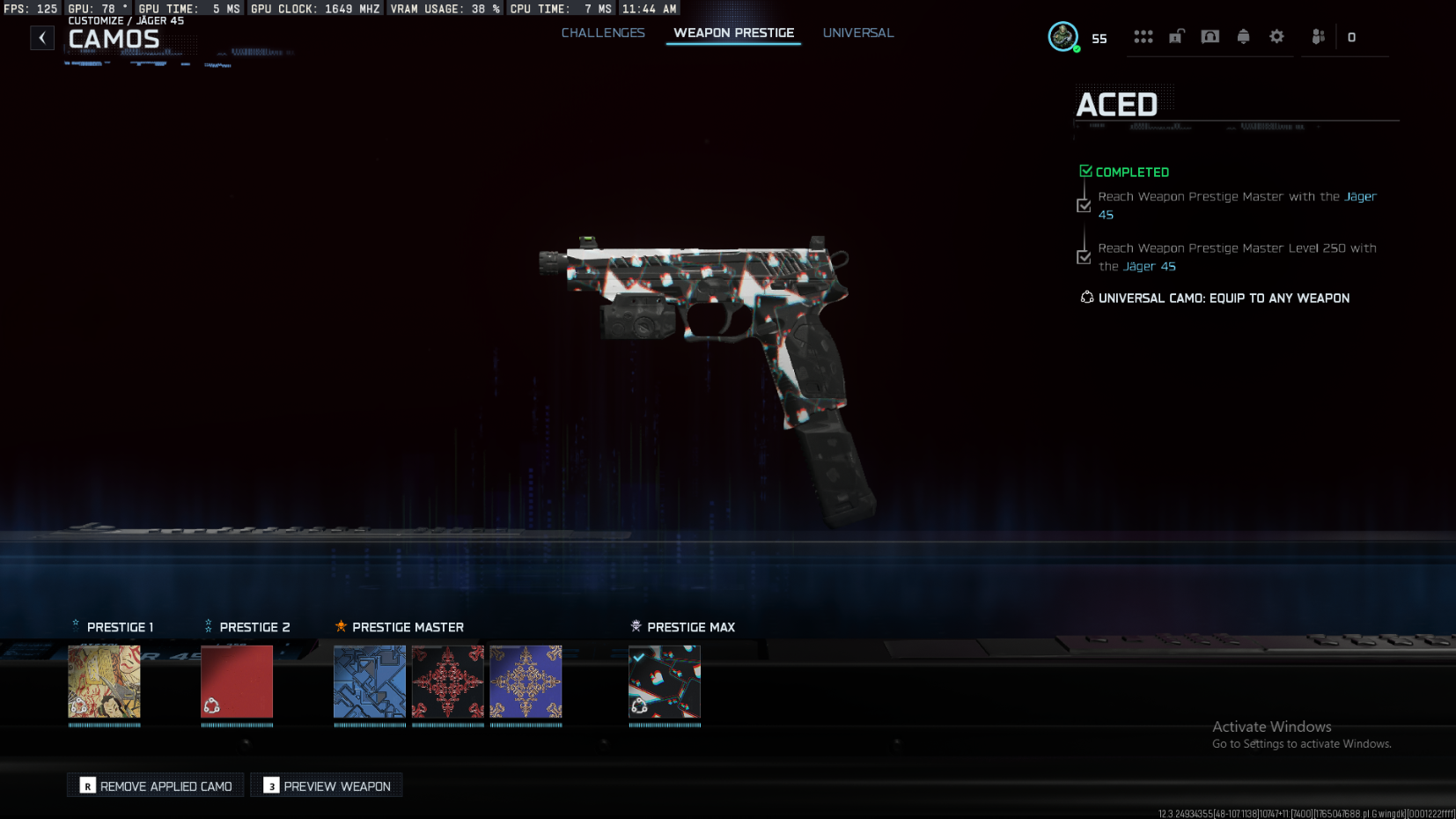1456x819 pixels.
Task: Click the Preview Weapon button
Action: tap(327, 786)
